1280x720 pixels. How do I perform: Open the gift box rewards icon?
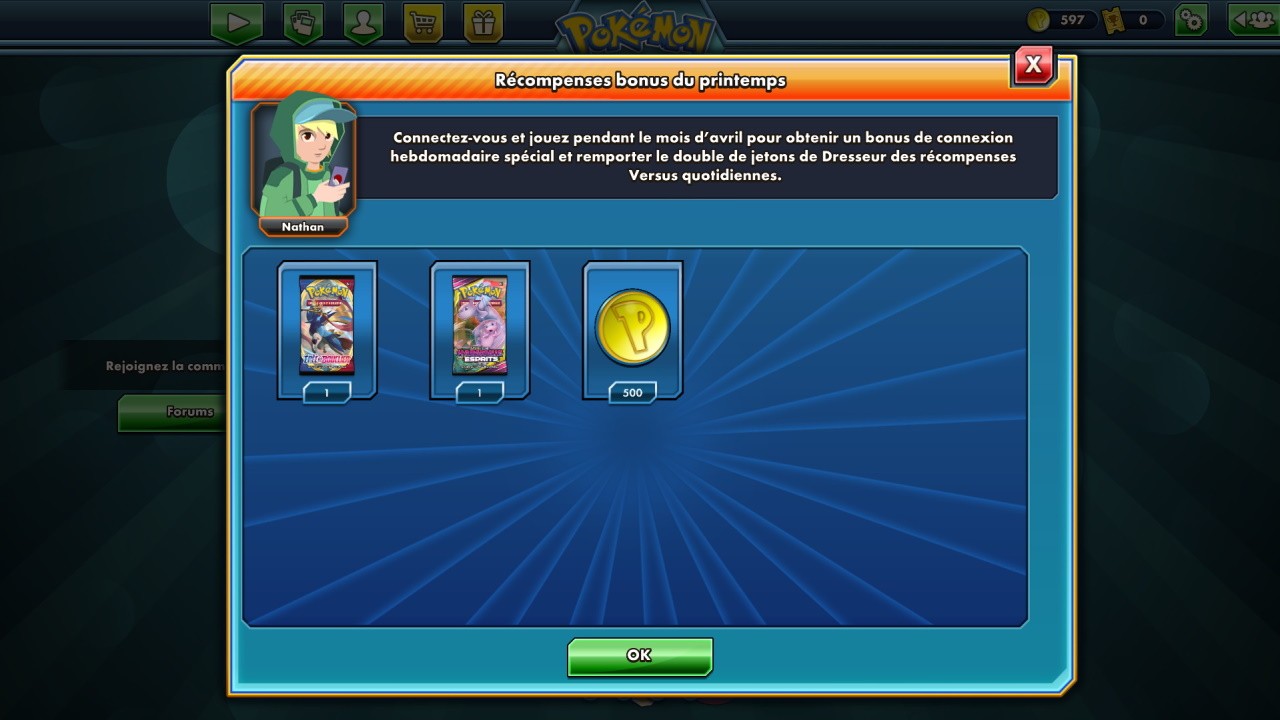[x=484, y=22]
